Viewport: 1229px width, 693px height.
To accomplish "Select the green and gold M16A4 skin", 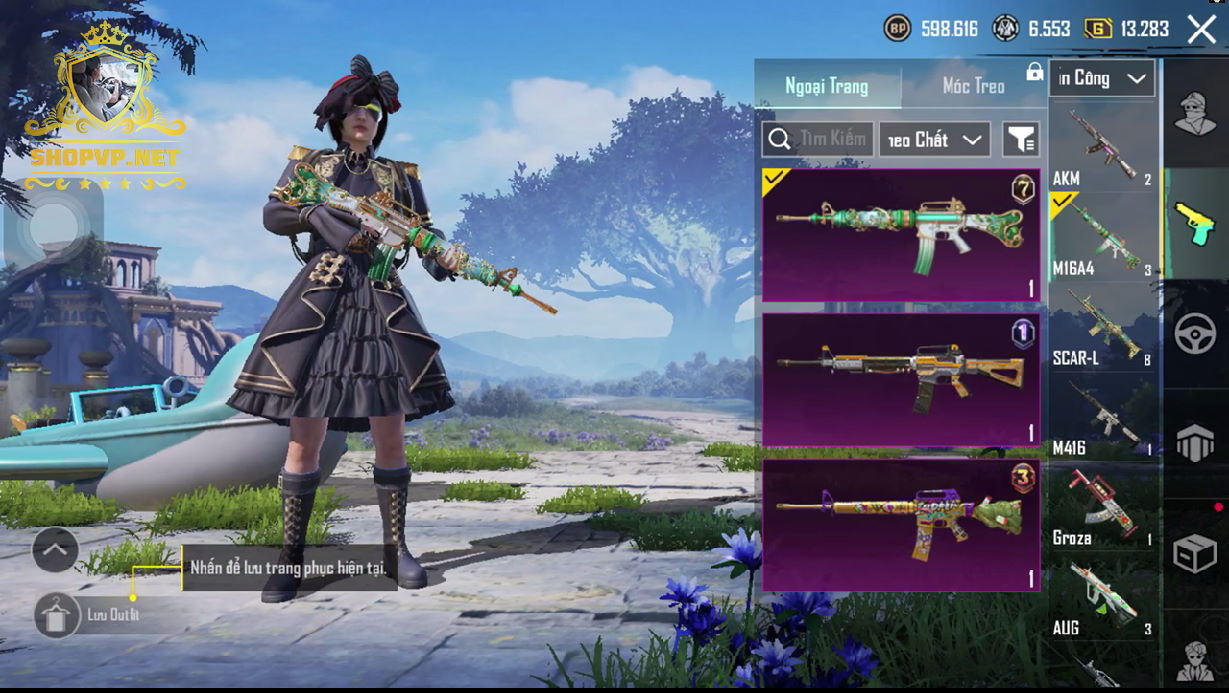I will pos(901,235).
